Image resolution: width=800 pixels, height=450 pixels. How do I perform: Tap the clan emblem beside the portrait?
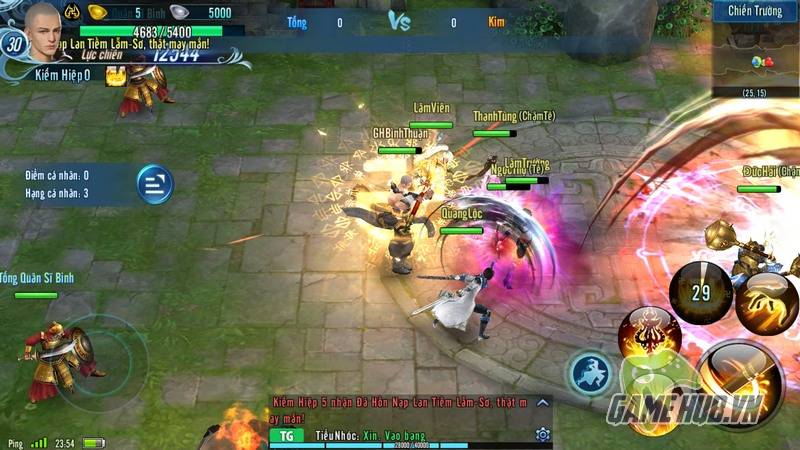tap(72, 13)
